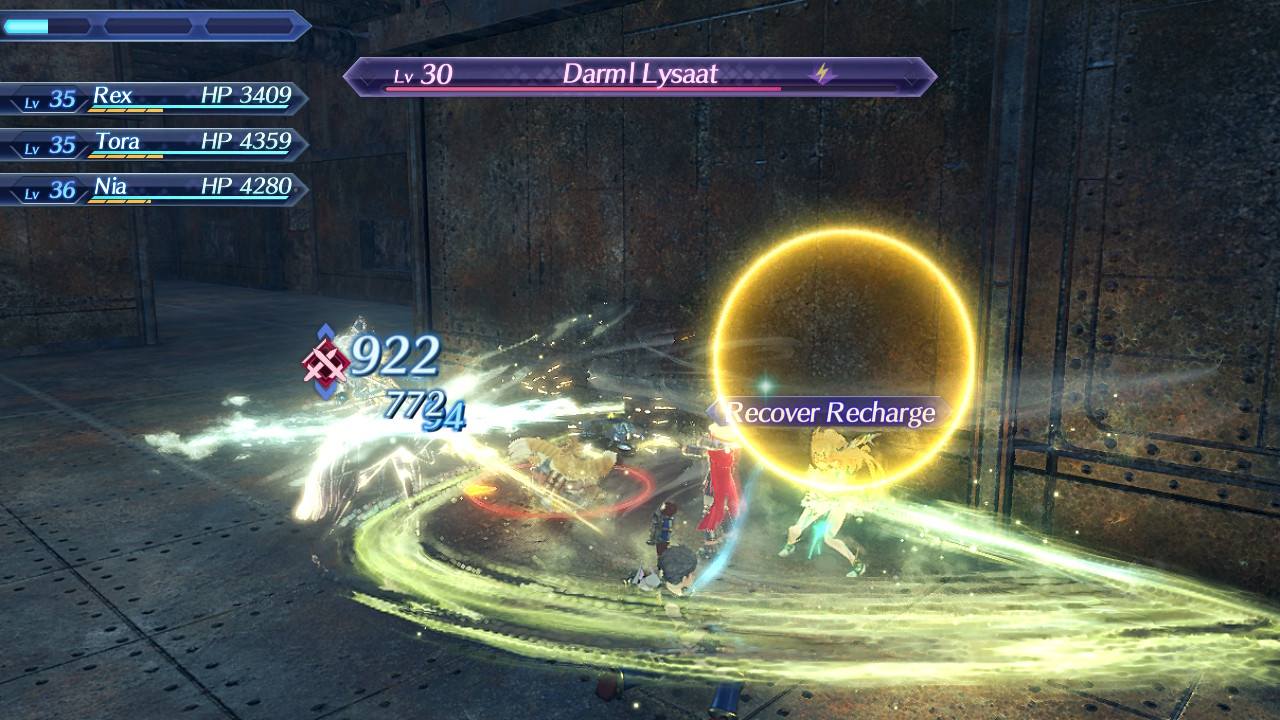Screen dimensions: 1280x720
Task: Choose Nia's party member panel
Action: 155,189
